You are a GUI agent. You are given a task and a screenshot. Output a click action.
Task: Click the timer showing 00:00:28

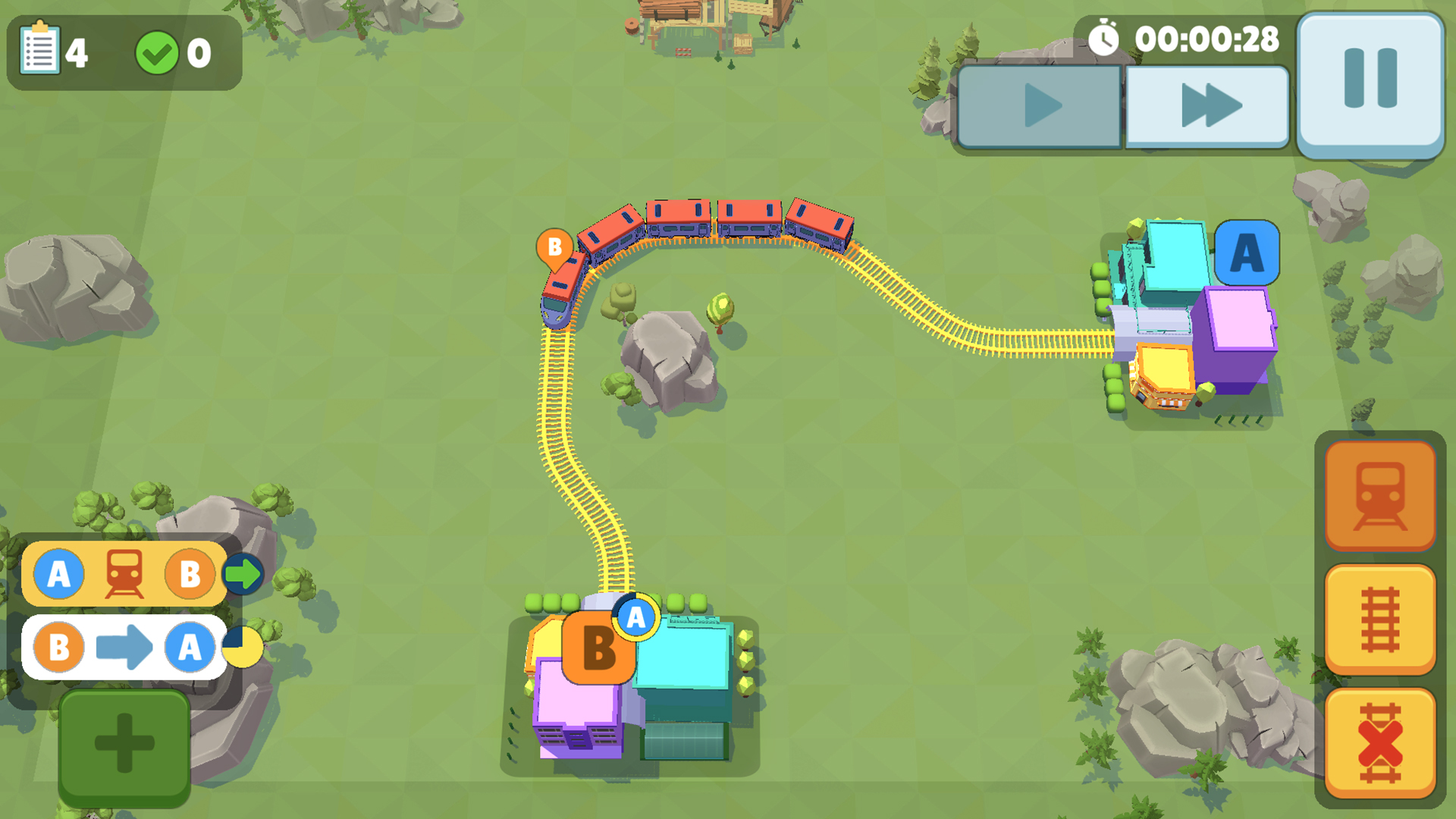tap(1209, 36)
